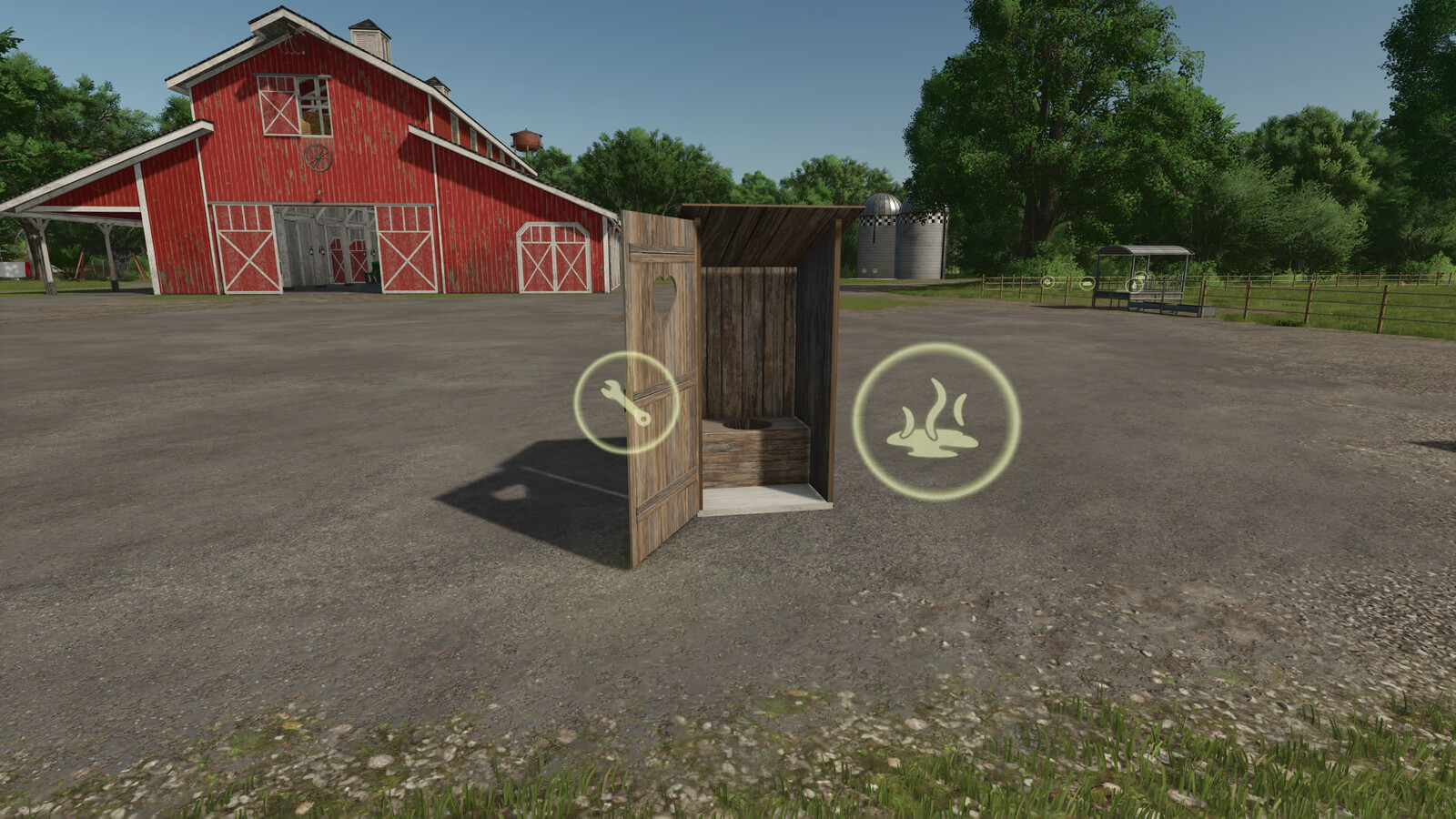The height and width of the screenshot is (819, 1456).
Task: Click the concrete block beside the shelter
Action: coord(1209,311)
